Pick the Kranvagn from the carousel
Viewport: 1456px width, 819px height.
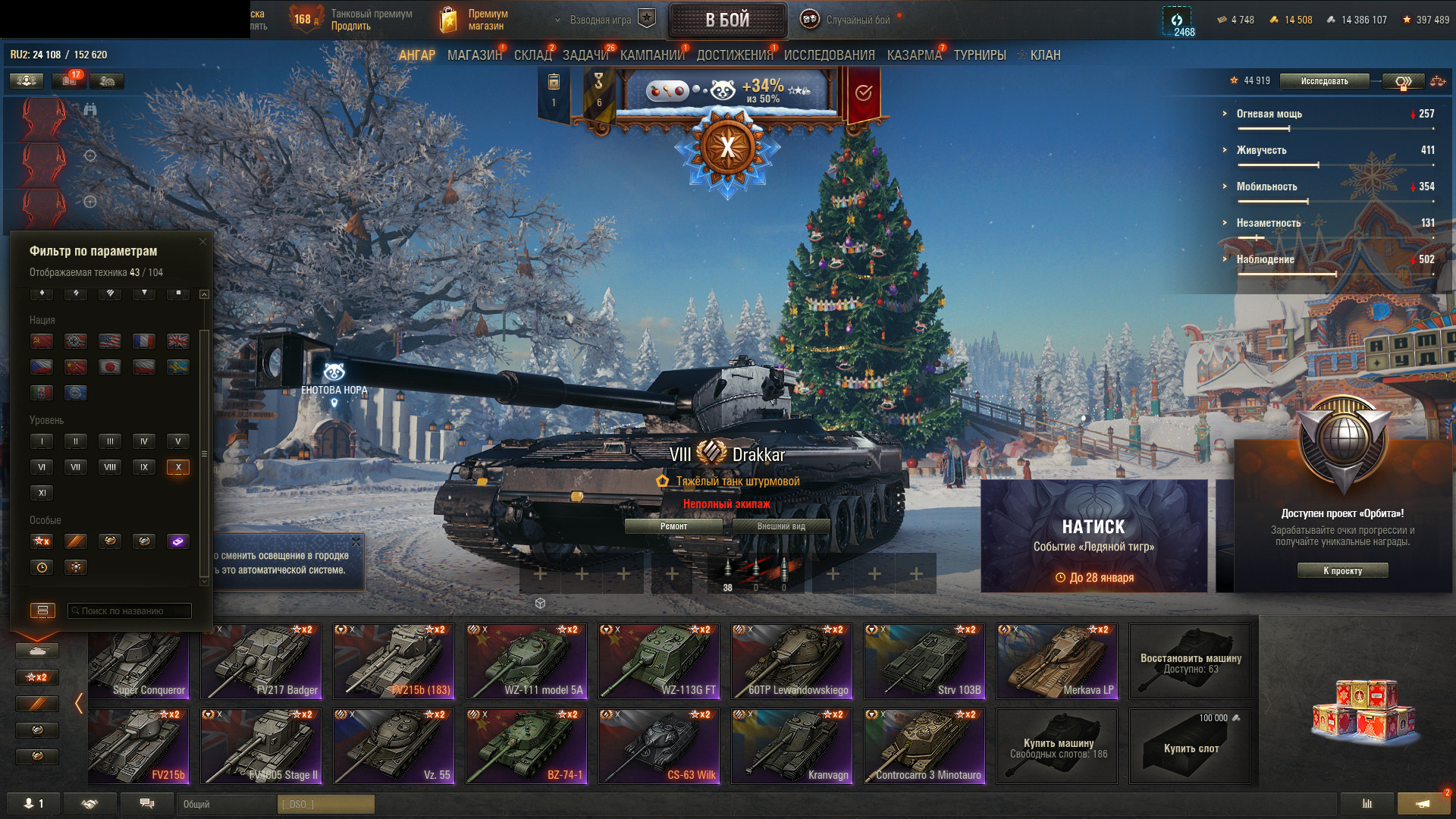tap(792, 745)
